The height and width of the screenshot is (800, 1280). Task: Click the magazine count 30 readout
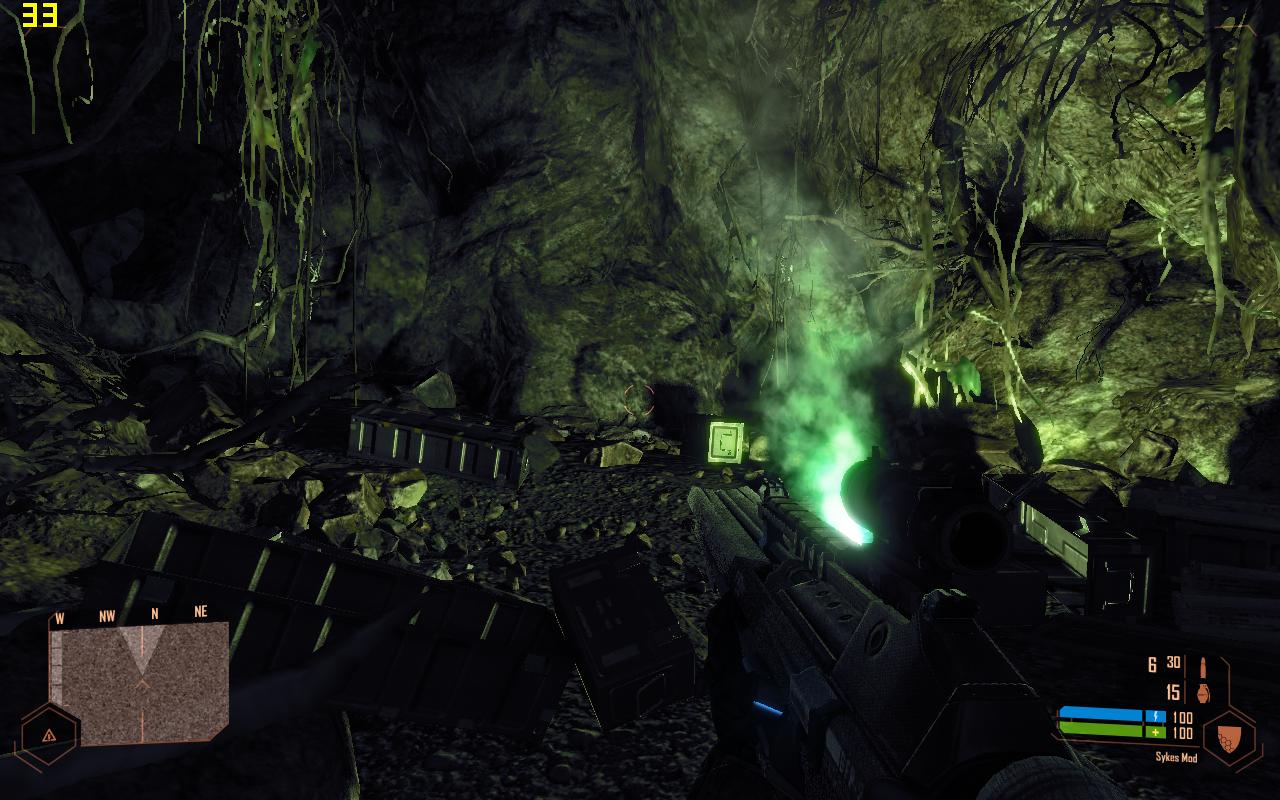(x=1173, y=662)
